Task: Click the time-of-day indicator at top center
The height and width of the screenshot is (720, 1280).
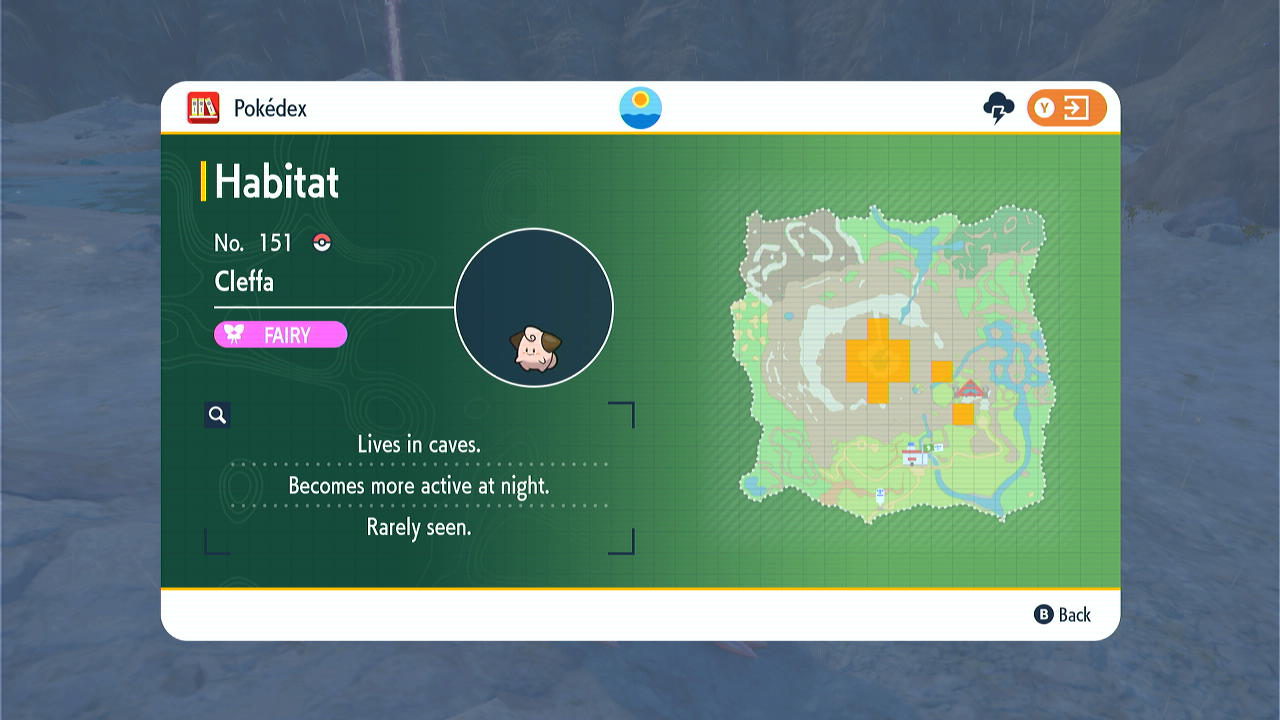Action: coord(639,107)
